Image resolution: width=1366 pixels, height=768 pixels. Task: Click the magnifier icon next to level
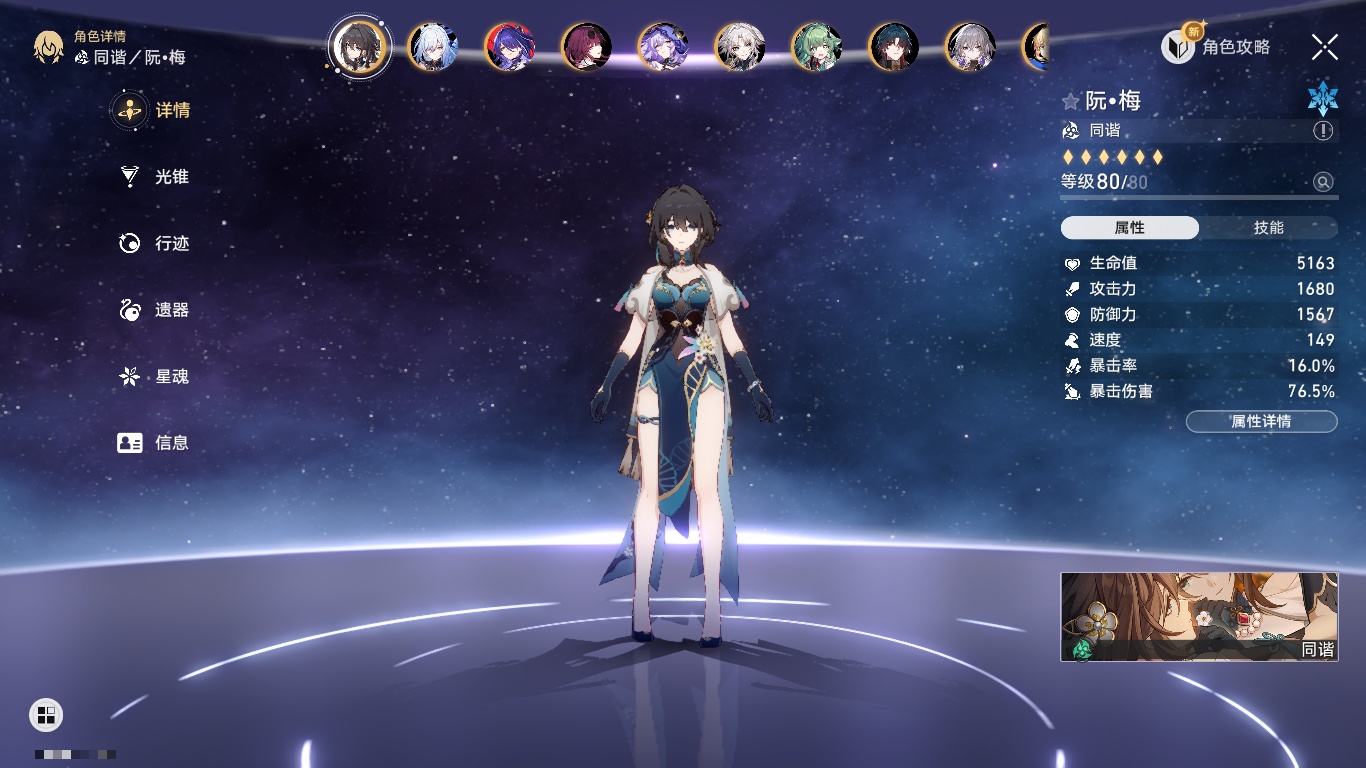[x=1323, y=182]
